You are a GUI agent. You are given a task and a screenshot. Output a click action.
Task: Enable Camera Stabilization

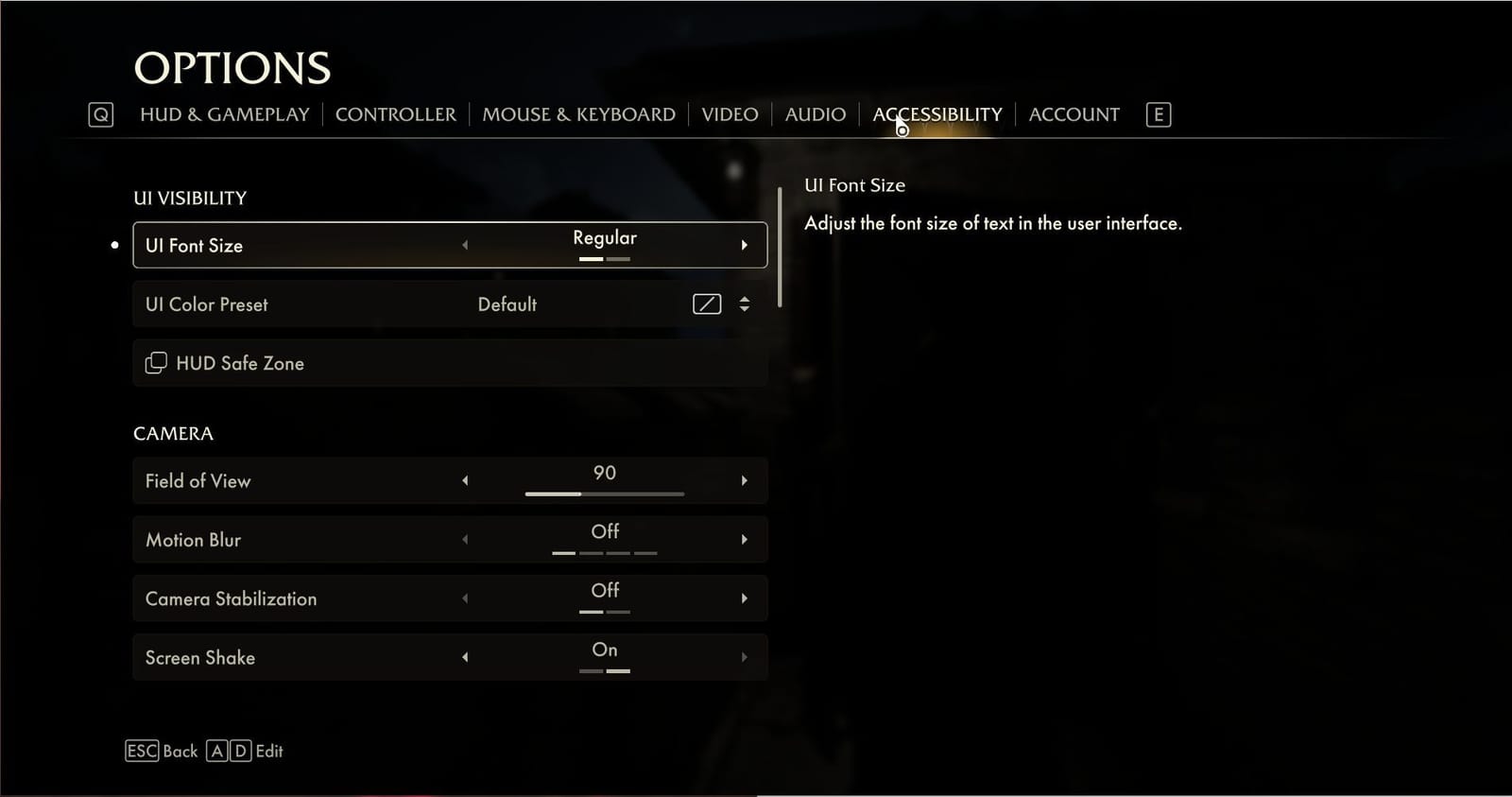click(x=745, y=598)
